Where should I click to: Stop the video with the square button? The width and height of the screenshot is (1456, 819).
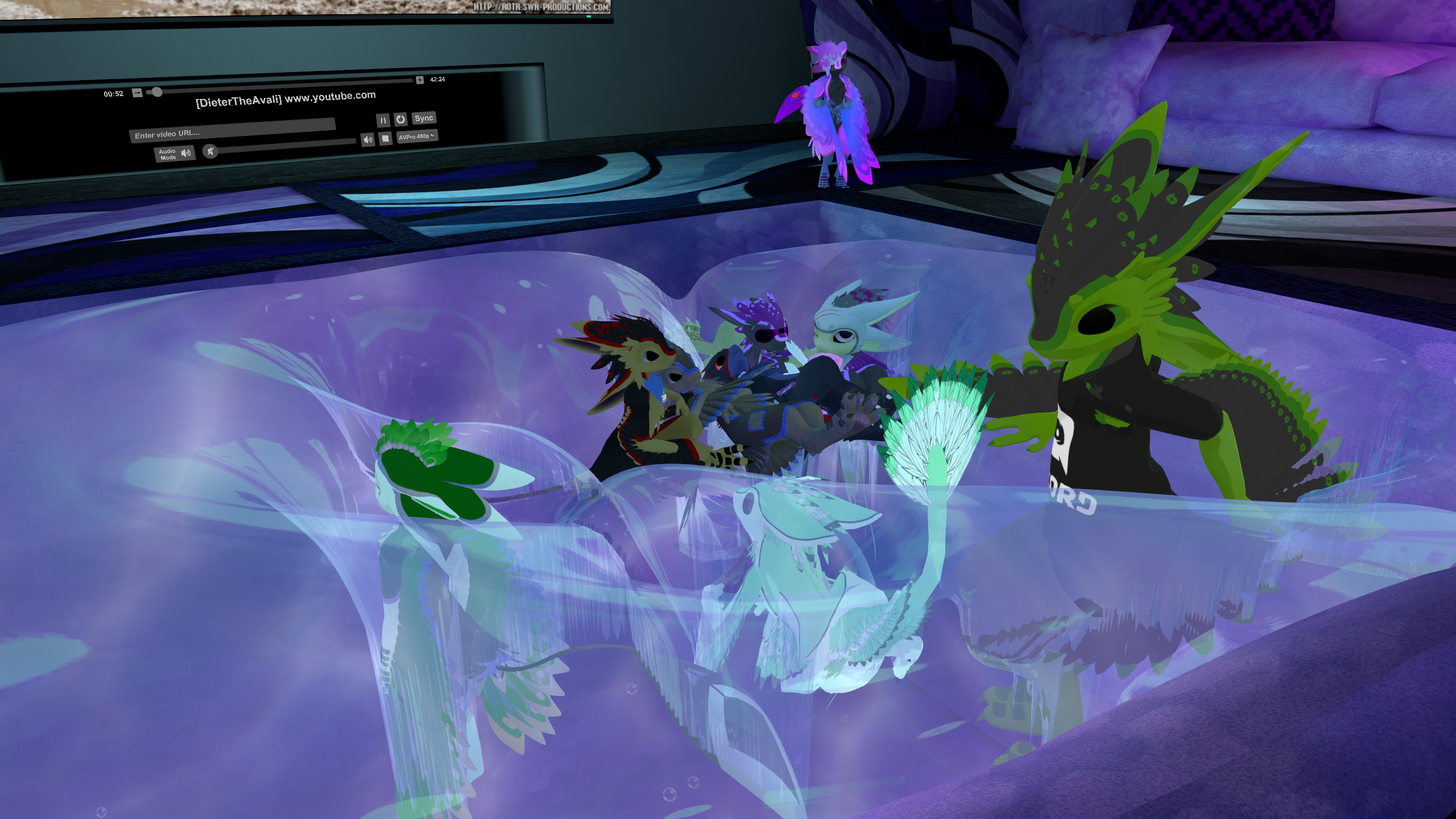pyautogui.click(x=385, y=138)
